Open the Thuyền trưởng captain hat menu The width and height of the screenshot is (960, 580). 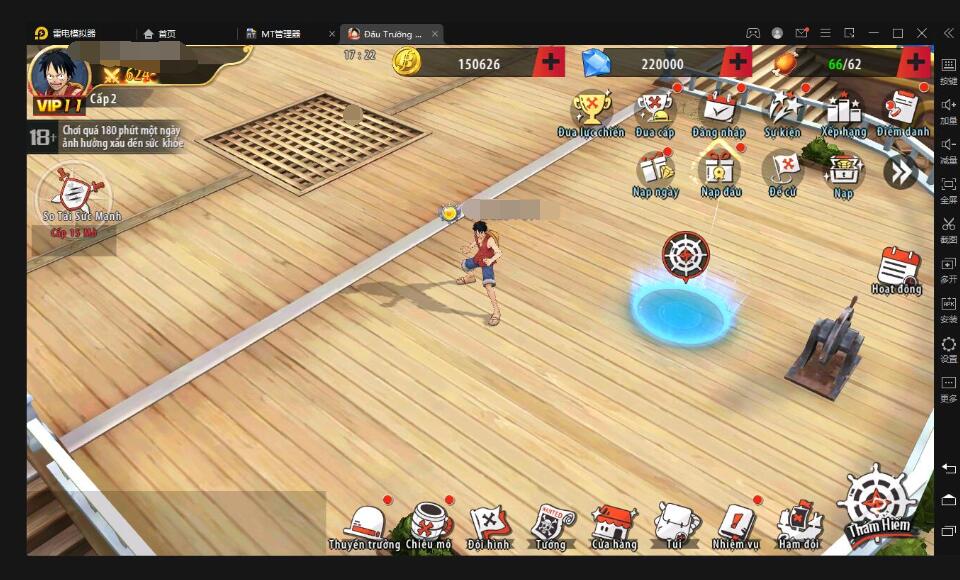coord(363,522)
